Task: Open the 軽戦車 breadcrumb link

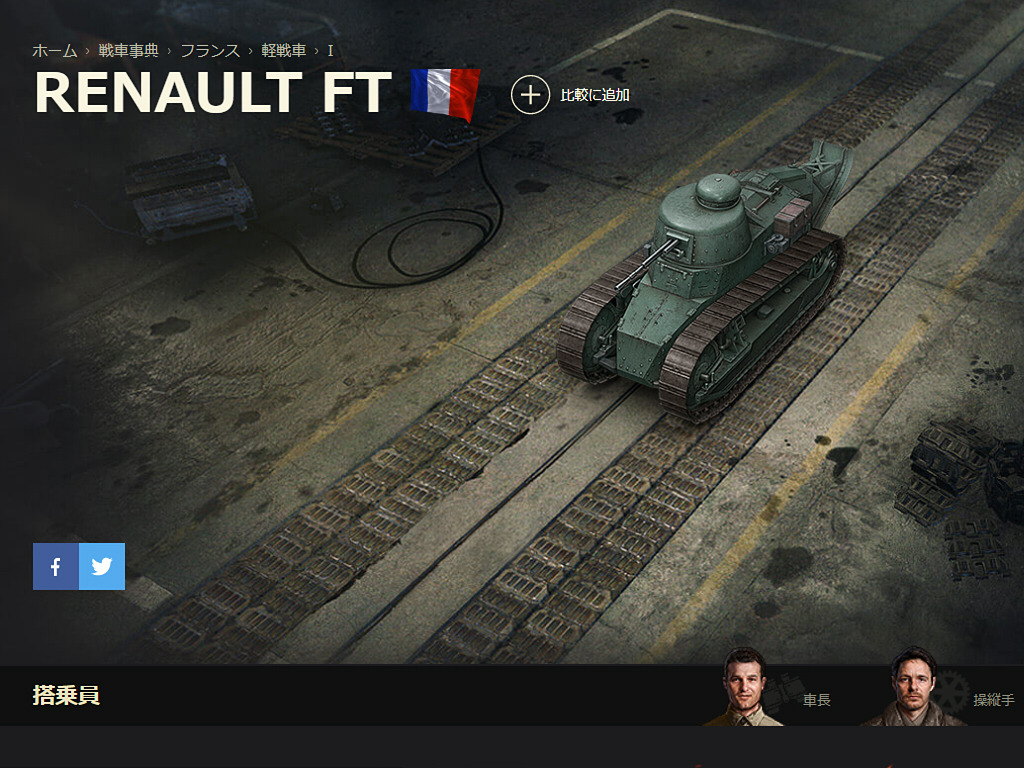Action: [x=284, y=51]
